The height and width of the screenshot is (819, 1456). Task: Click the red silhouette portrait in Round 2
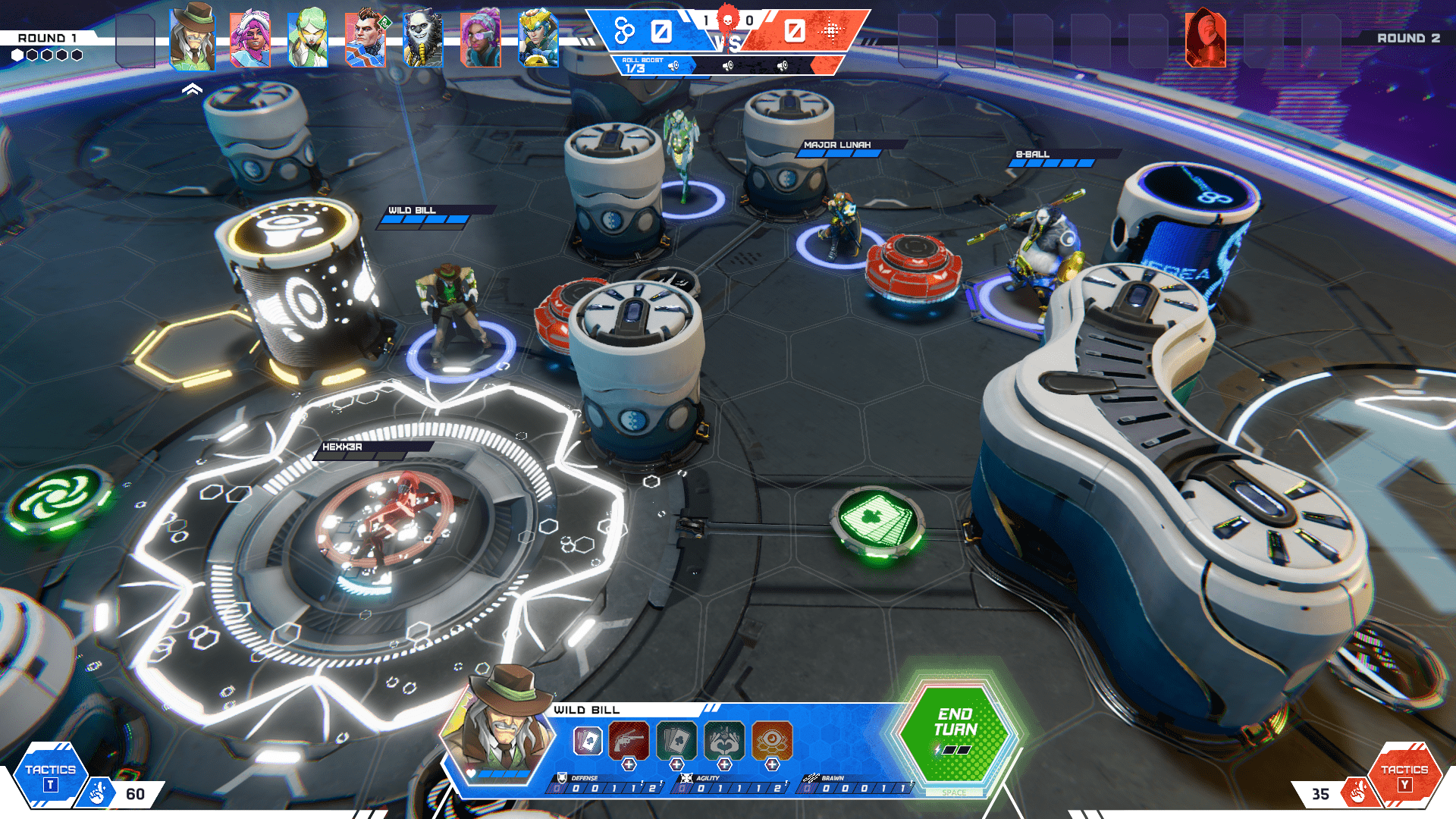point(1206,39)
